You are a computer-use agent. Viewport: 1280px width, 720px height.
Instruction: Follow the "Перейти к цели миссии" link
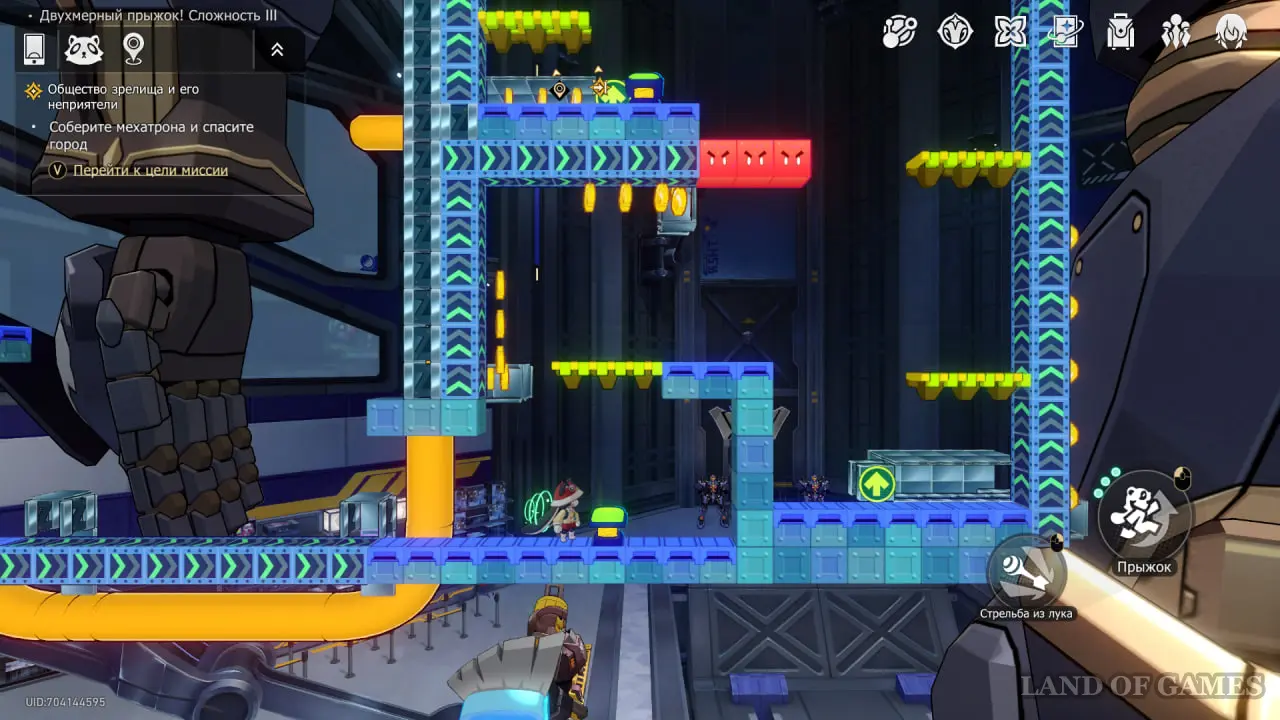[x=150, y=170]
